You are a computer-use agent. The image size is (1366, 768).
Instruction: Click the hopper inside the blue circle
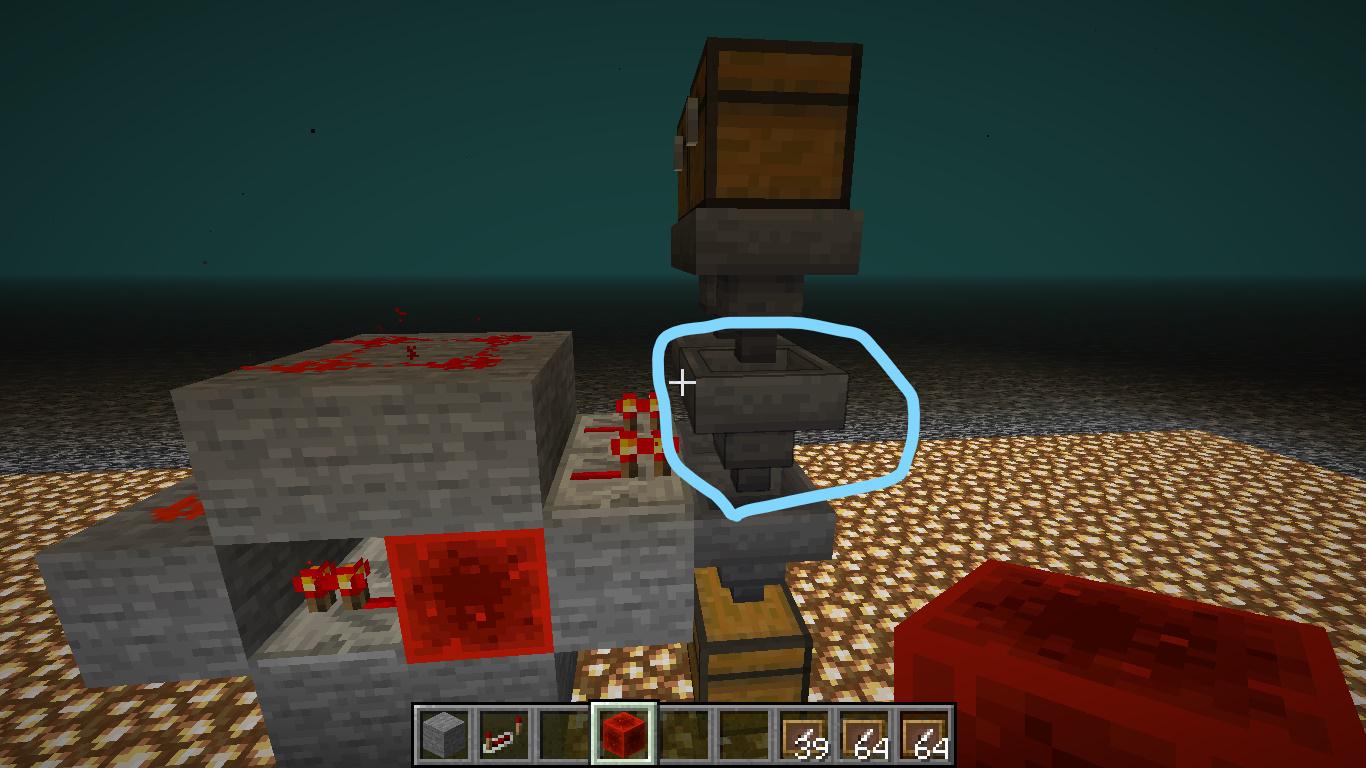pos(770,420)
